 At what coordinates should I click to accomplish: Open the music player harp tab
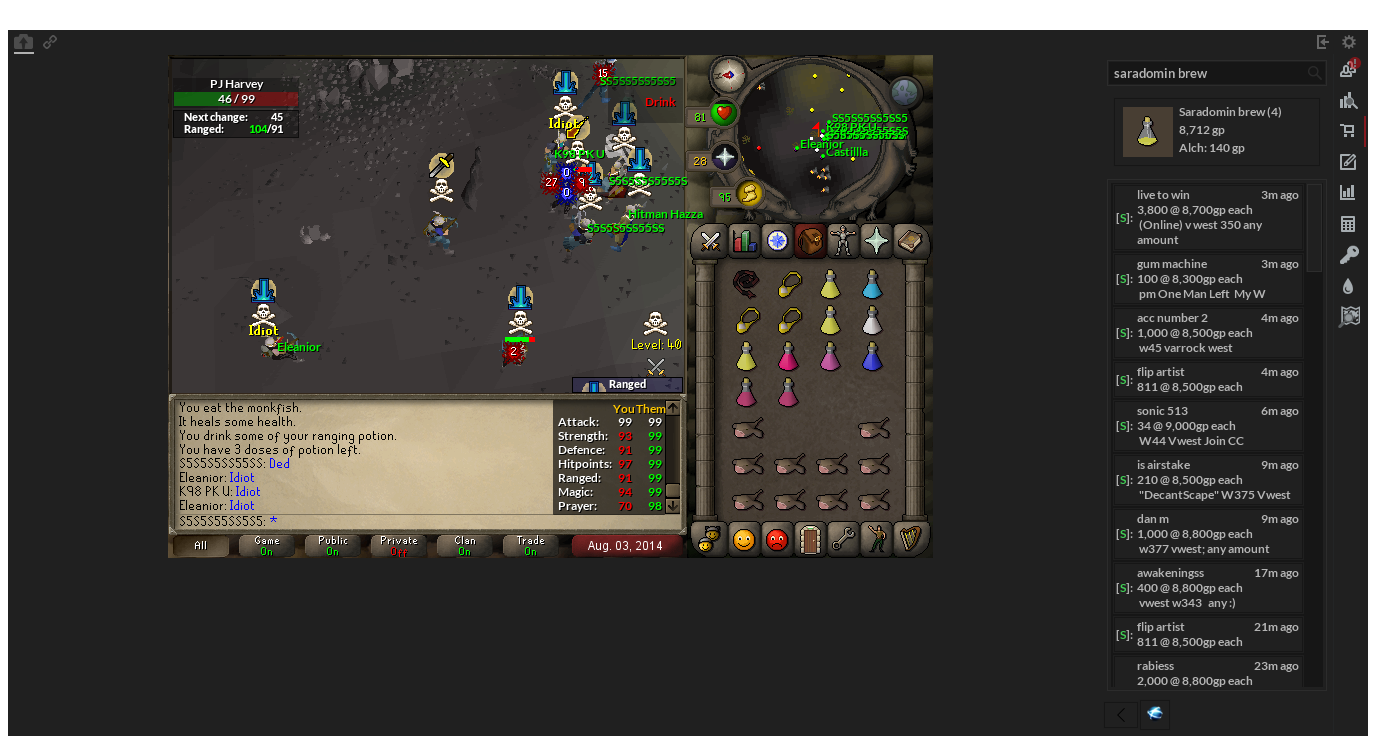(x=909, y=539)
